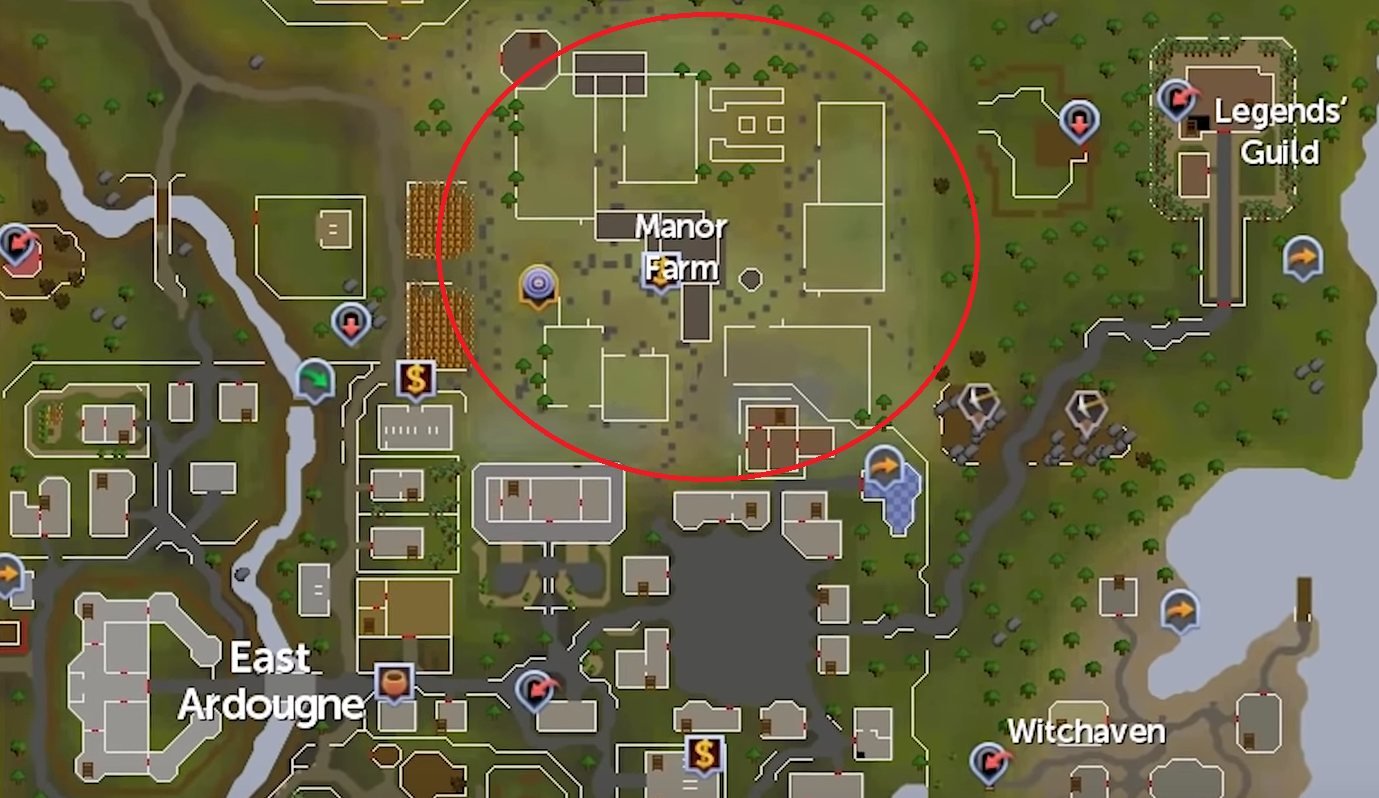The width and height of the screenshot is (1379, 798).
Task: Click the Manor Farm text label
Action: (x=682, y=247)
